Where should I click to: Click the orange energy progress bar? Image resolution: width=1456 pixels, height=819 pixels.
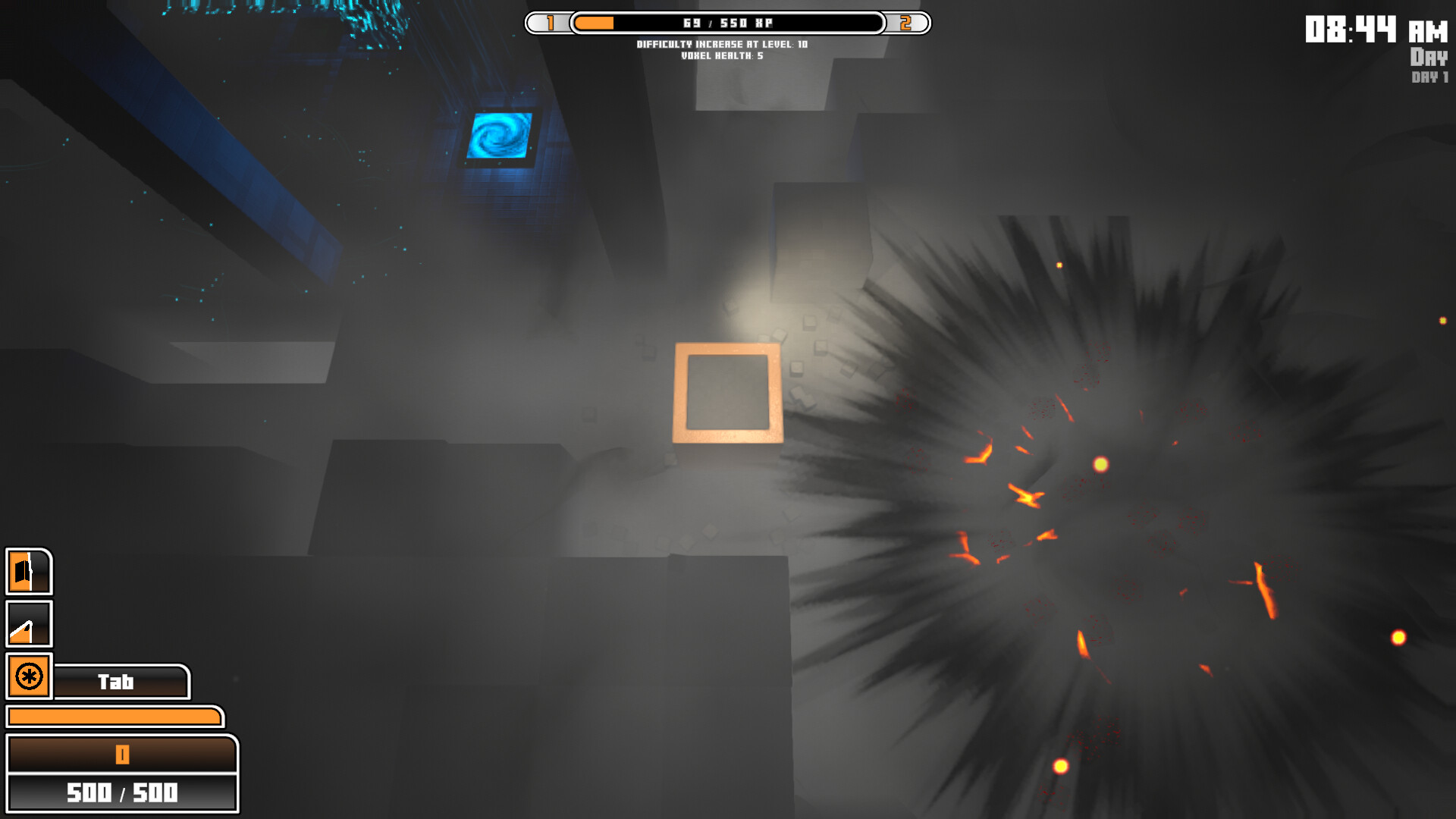[x=114, y=716]
